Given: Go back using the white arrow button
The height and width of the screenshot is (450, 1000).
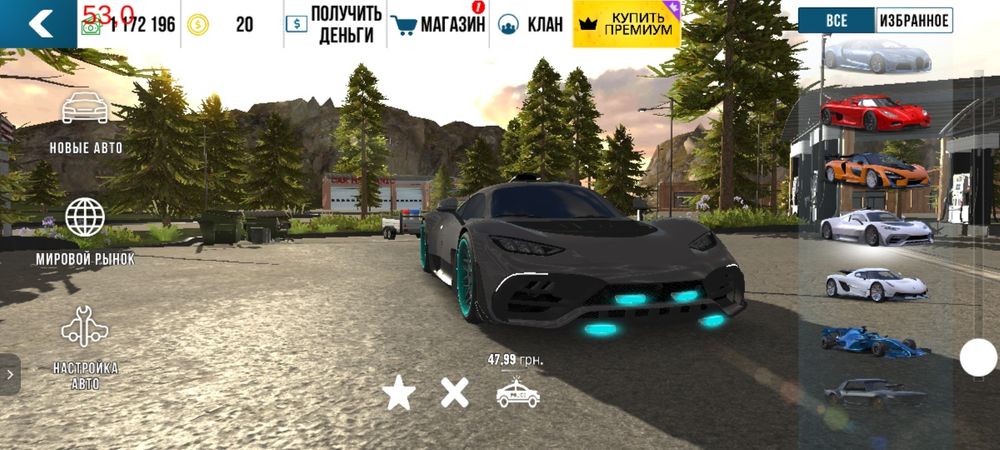Looking at the screenshot, I should (x=38, y=24).
